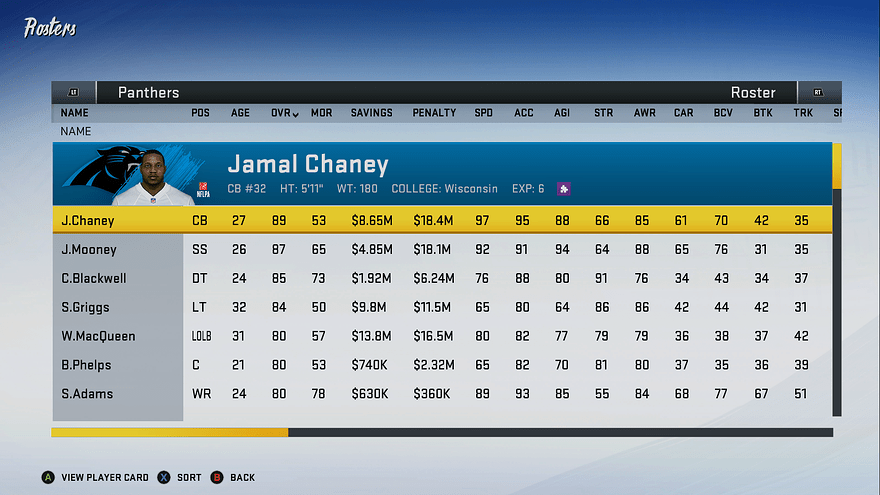
Task: Sort roster by MOR column
Action: pos(321,113)
